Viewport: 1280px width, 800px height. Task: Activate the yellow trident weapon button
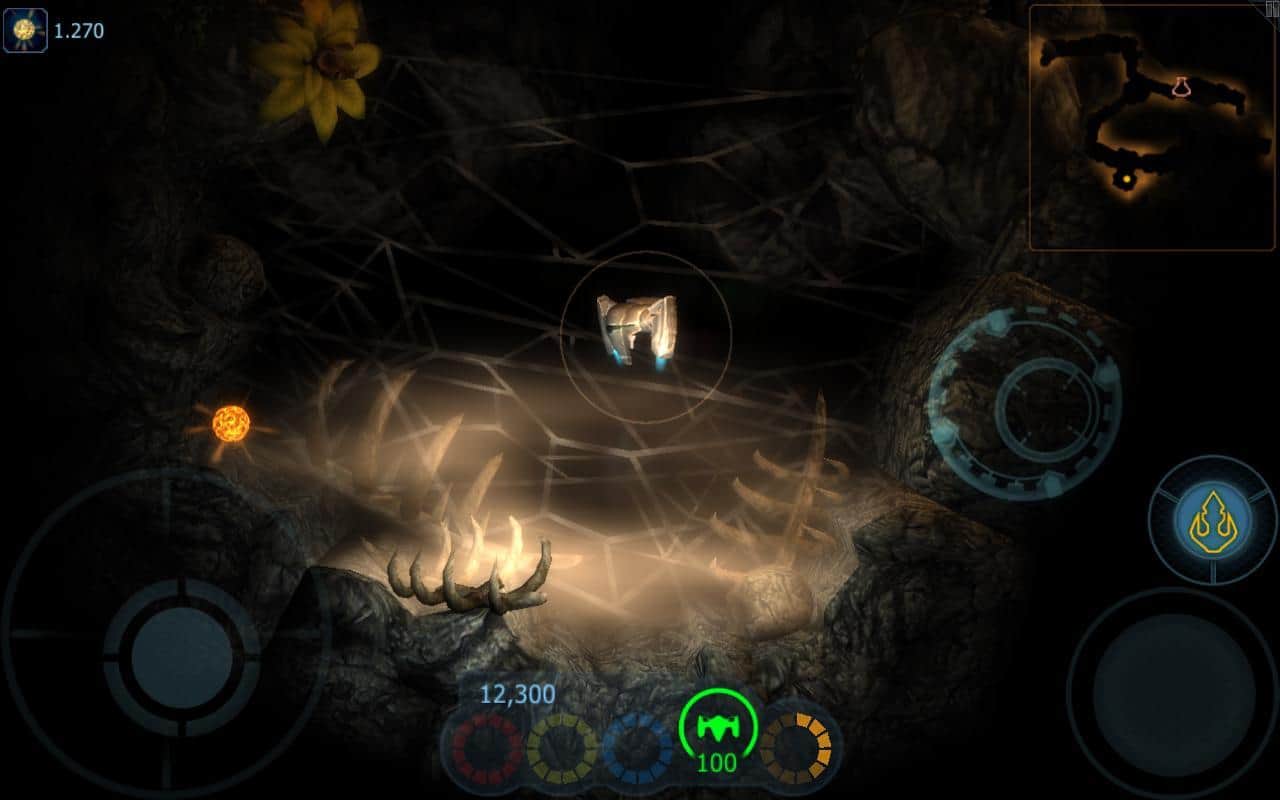tap(1212, 519)
